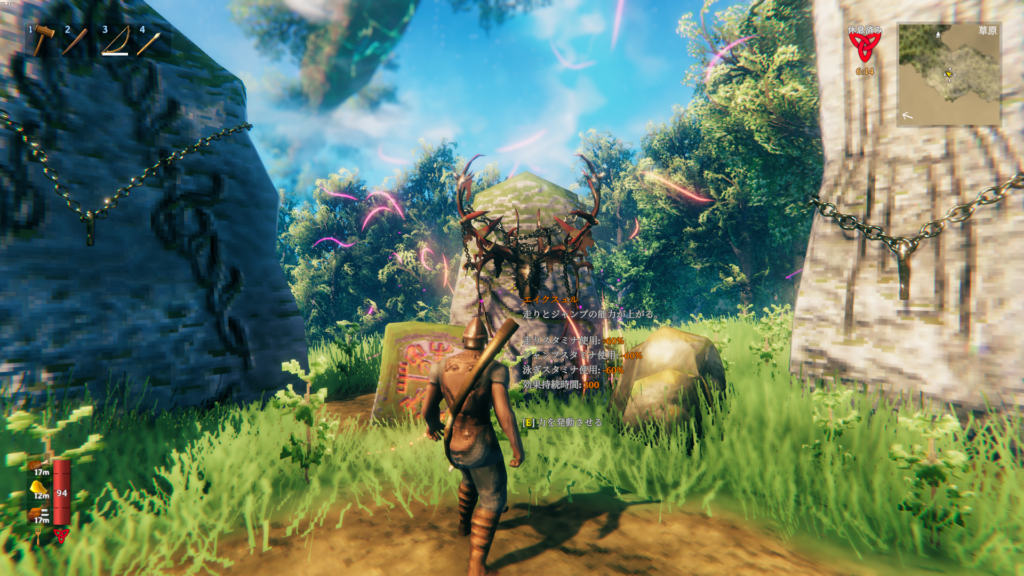The image size is (1024, 576).
Task: Choose the bow in hotbar slot 3
Action: coord(116,42)
